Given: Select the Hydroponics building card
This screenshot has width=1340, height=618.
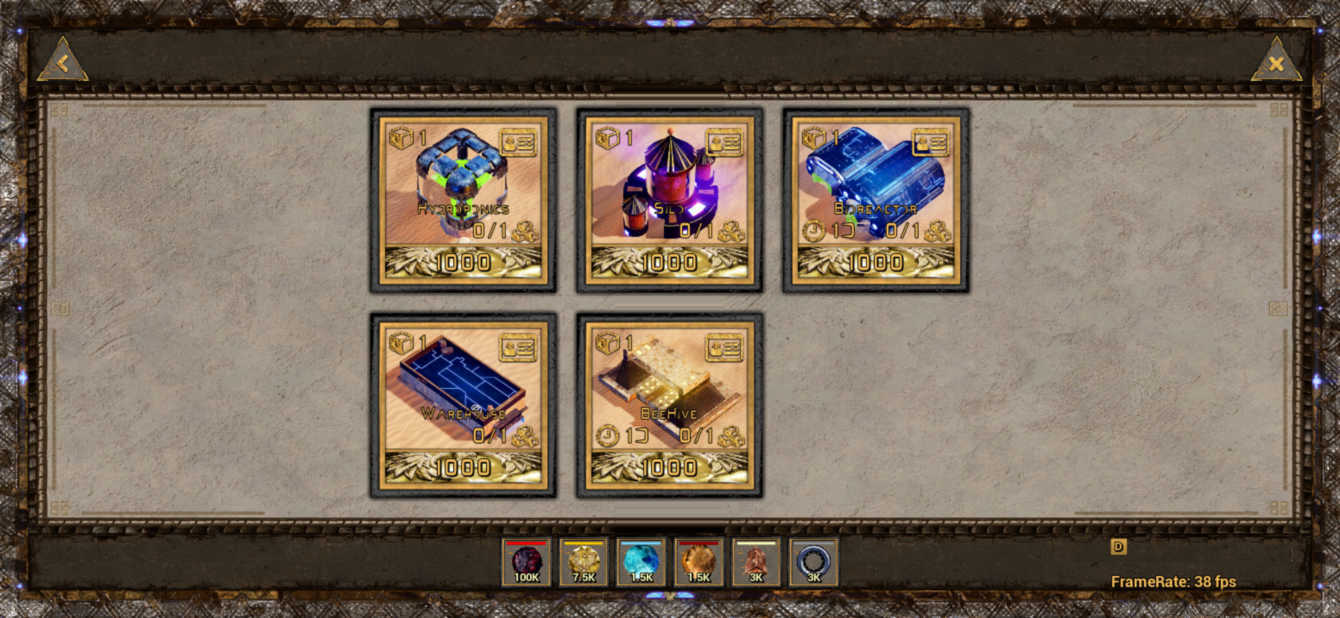Looking at the screenshot, I should point(462,190).
